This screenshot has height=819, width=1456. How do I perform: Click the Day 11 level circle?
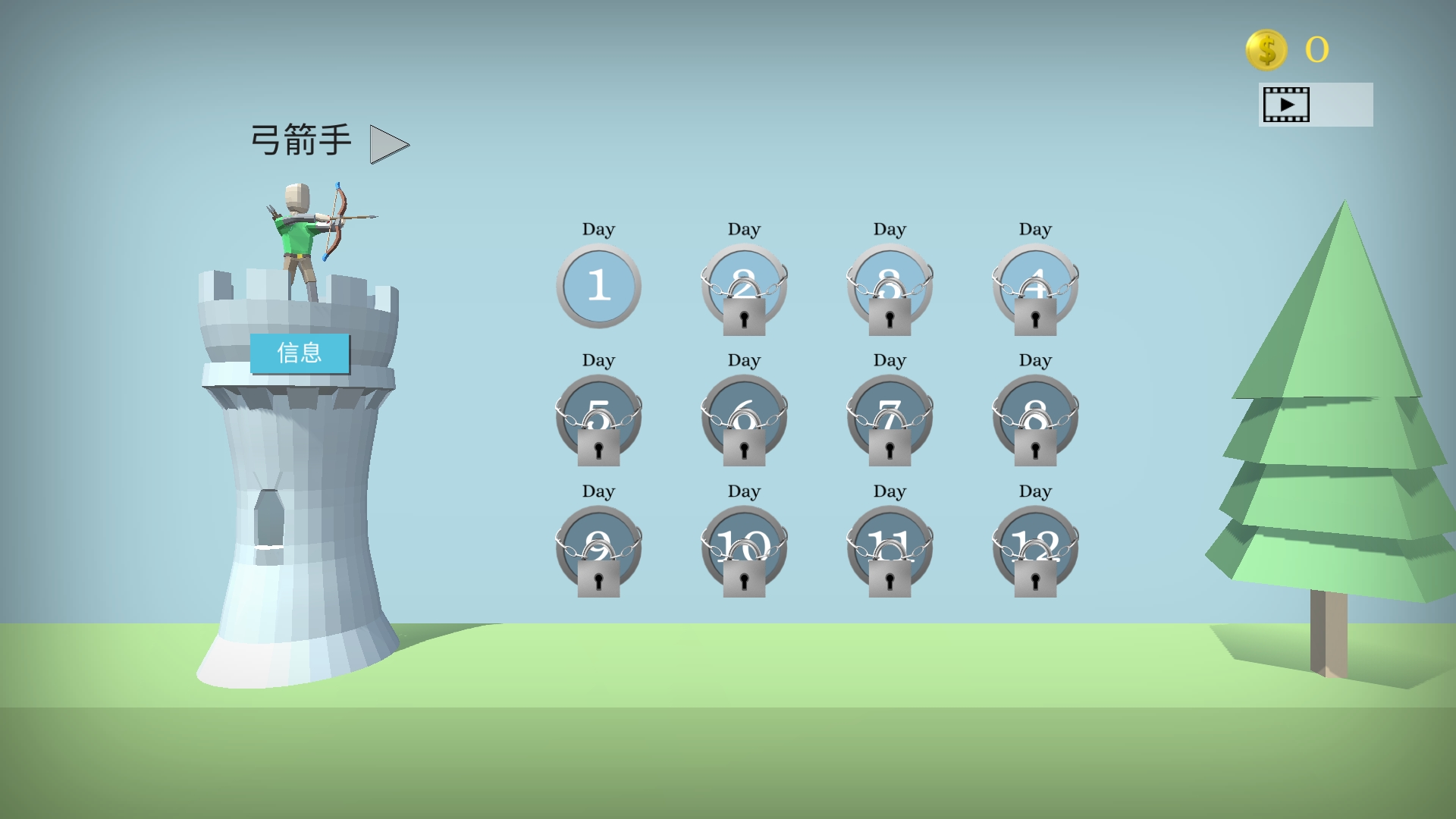click(890, 549)
